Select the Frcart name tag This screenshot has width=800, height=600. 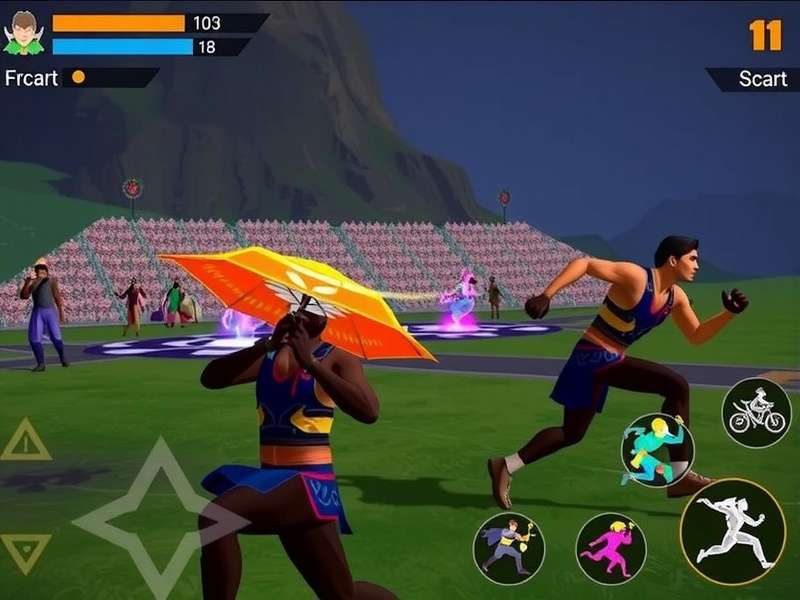pos(32,77)
